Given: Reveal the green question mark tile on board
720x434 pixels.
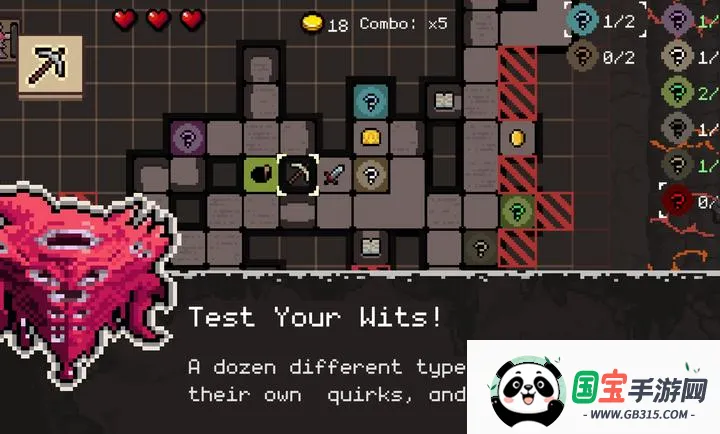Looking at the screenshot, I should tap(517, 210).
